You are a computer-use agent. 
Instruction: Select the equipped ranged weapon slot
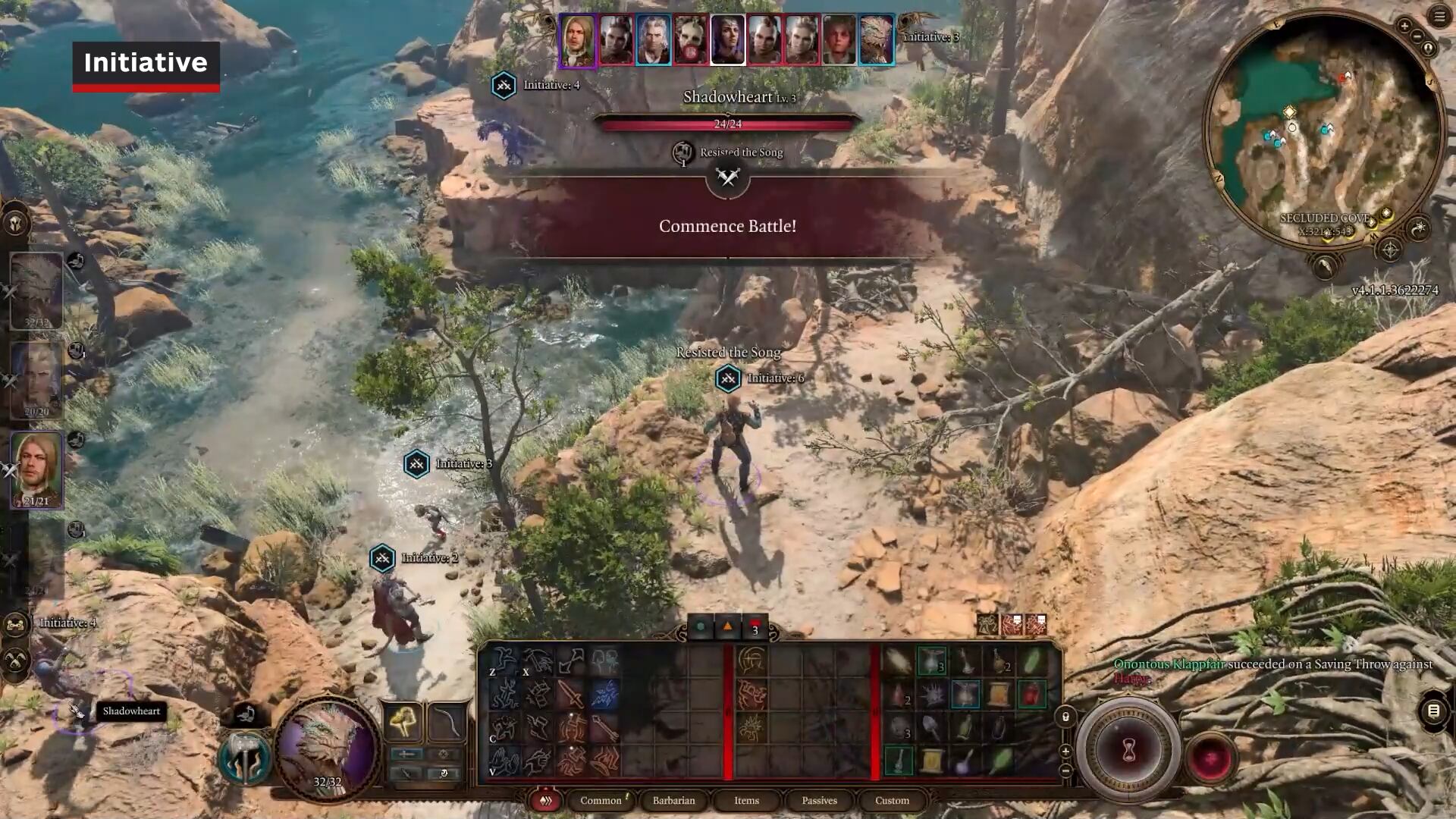click(x=447, y=722)
